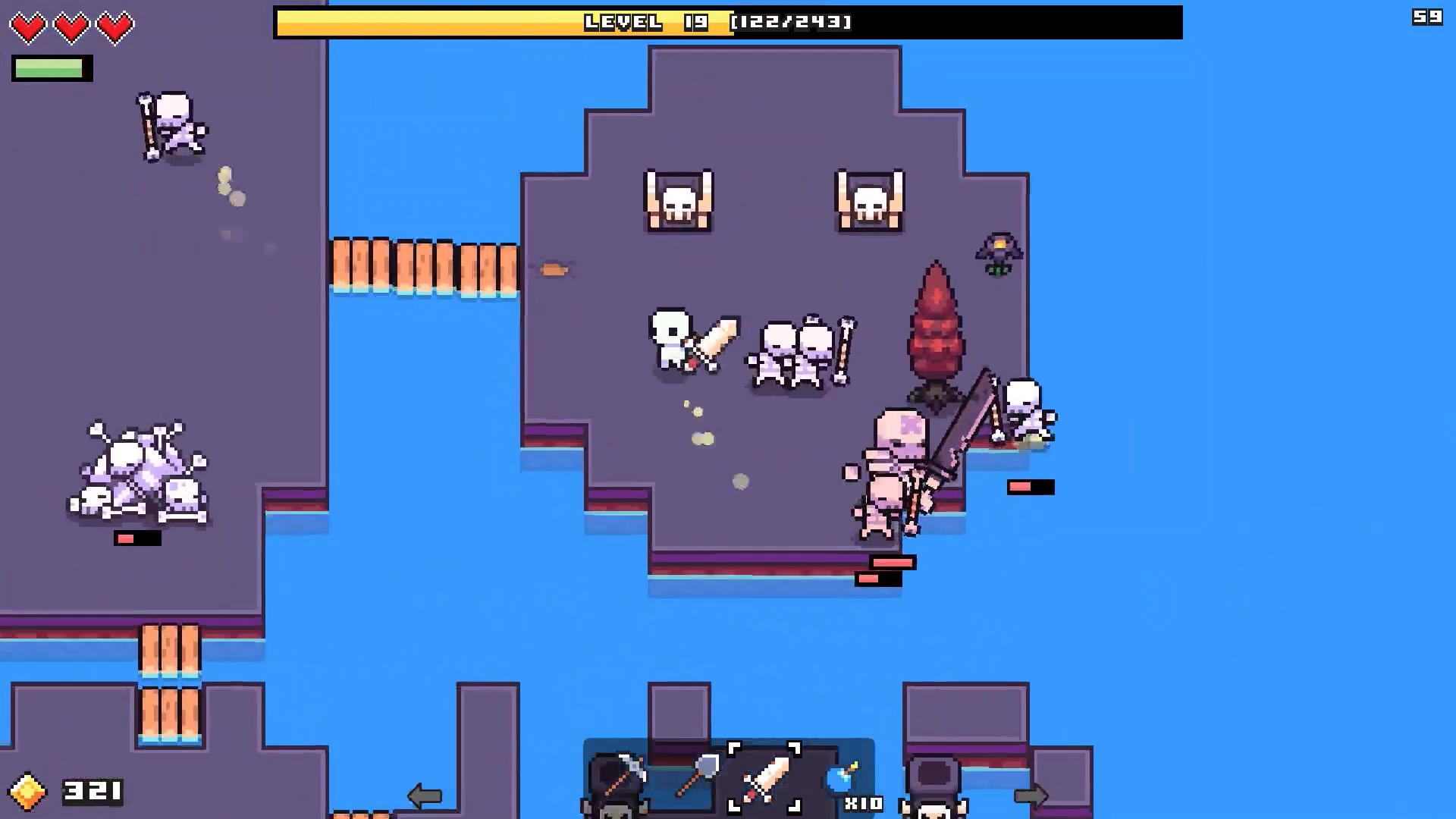
Task: Click the left arrow to scroll hotbar
Action: pyautogui.click(x=425, y=795)
